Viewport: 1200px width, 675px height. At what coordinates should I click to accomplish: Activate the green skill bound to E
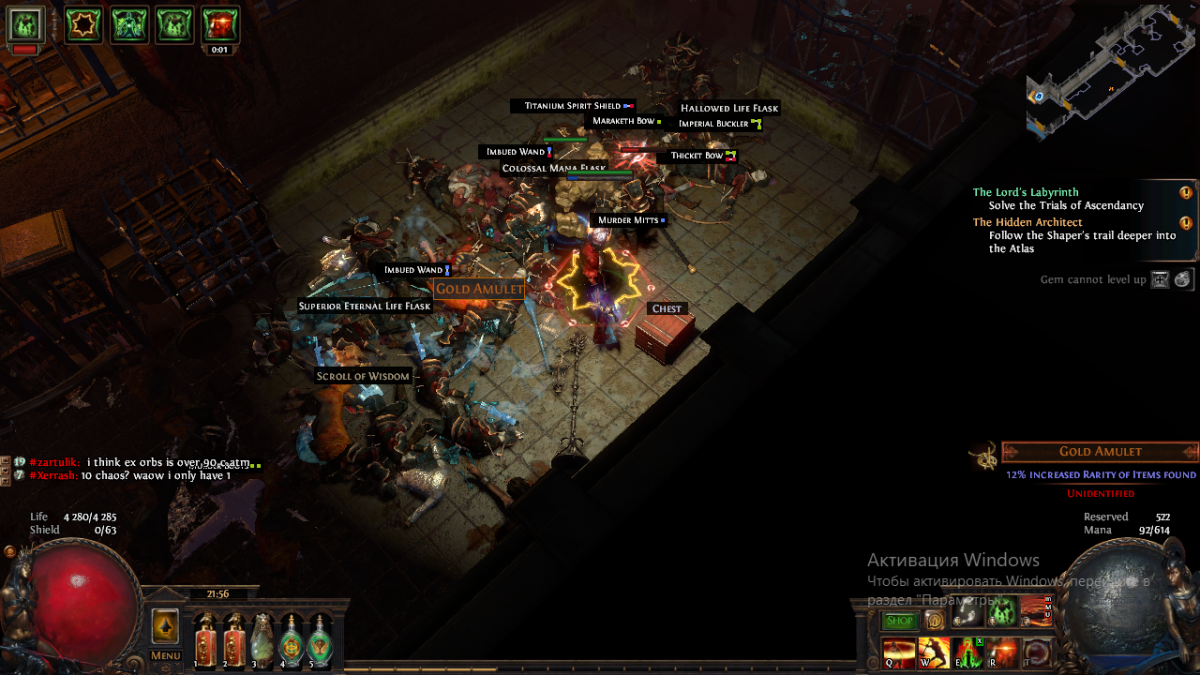[968, 651]
